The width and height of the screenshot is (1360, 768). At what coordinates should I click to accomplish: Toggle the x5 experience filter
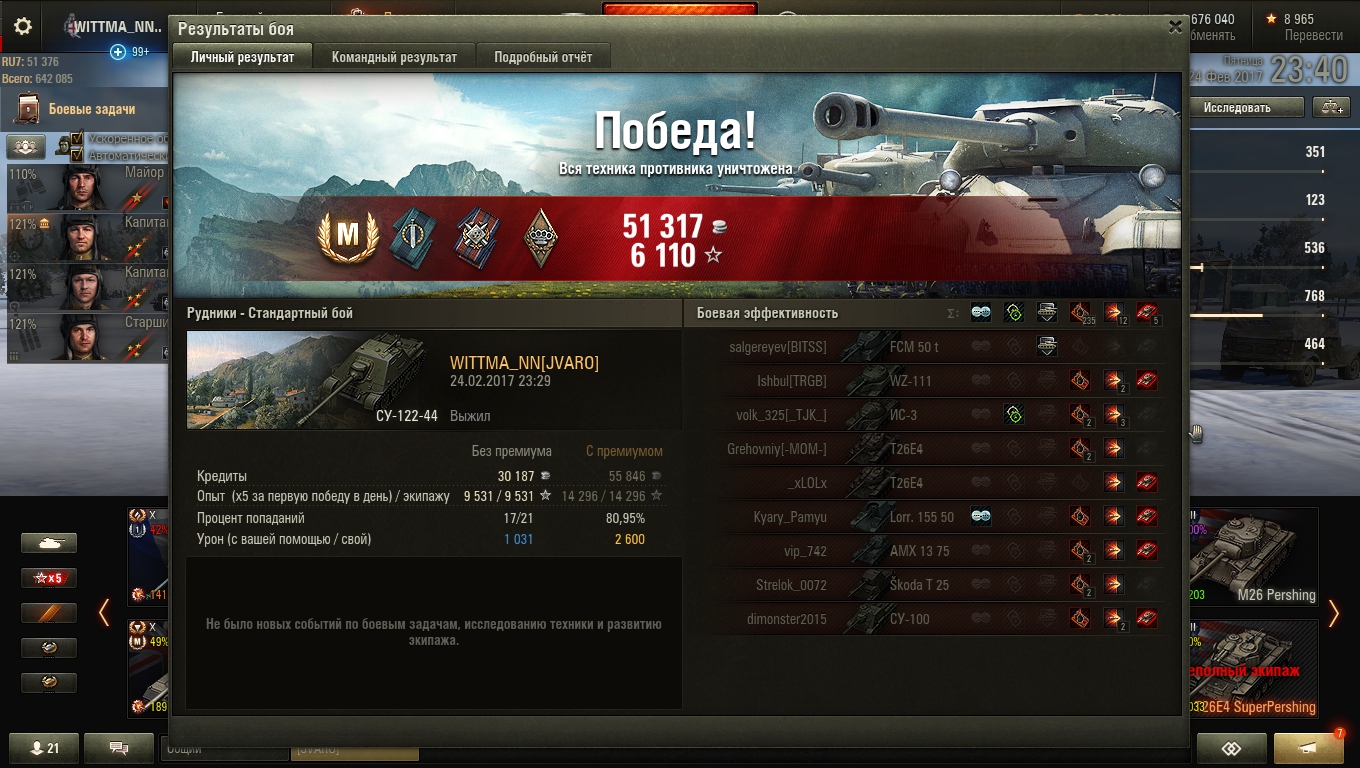[x=49, y=578]
